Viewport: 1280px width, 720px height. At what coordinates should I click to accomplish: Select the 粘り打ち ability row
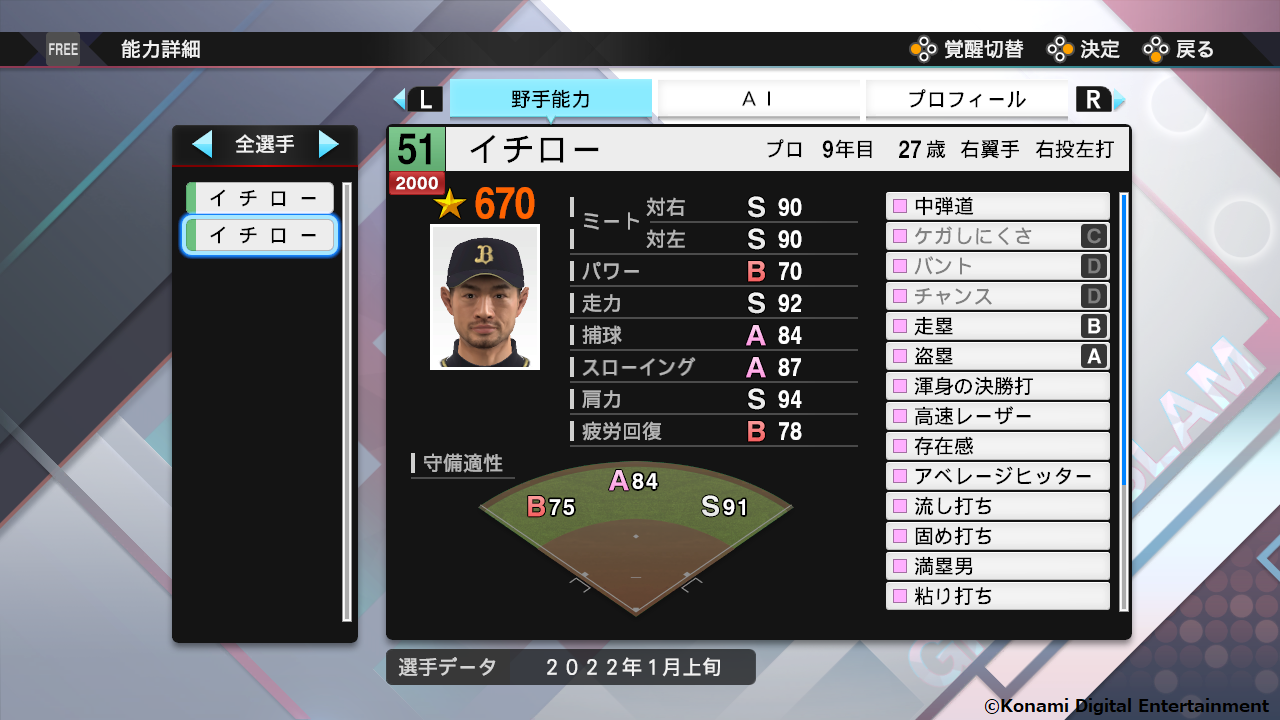997,596
